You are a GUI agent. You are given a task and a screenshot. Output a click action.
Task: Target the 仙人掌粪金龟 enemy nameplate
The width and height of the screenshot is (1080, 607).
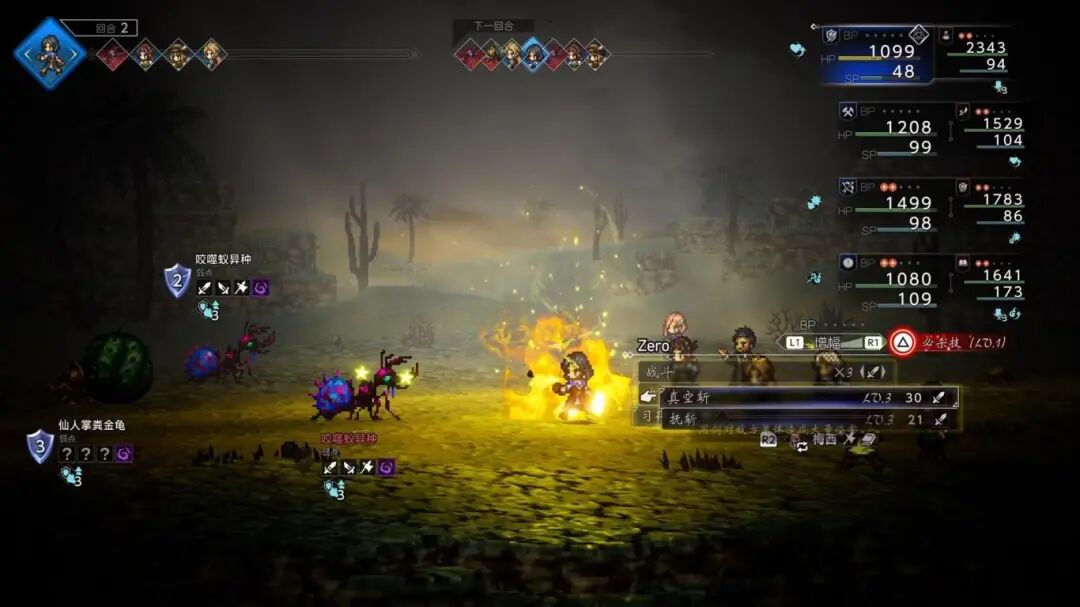(x=91, y=425)
